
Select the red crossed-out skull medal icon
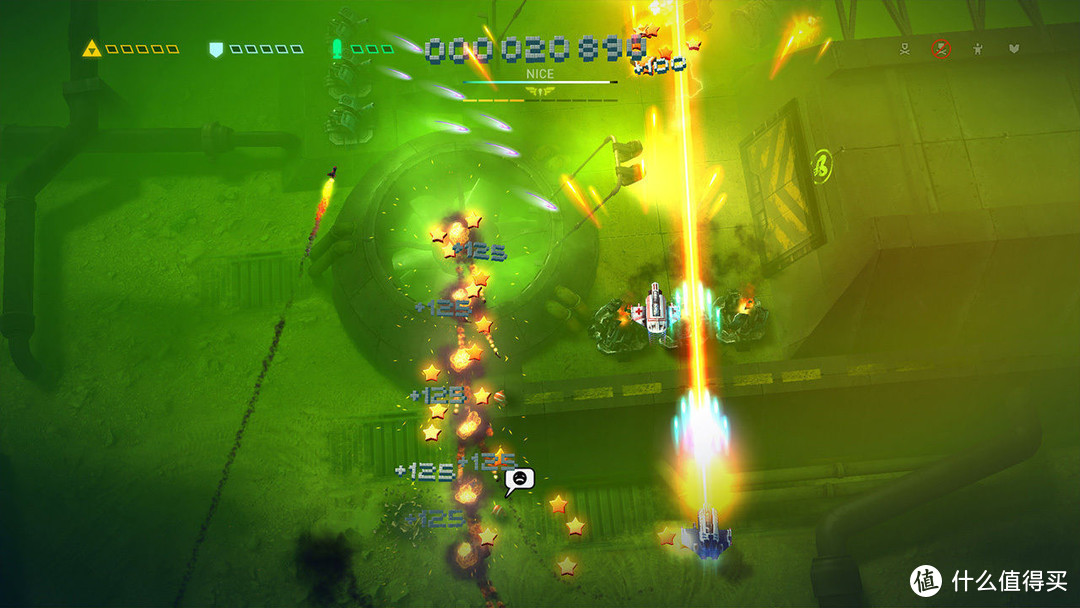940,48
